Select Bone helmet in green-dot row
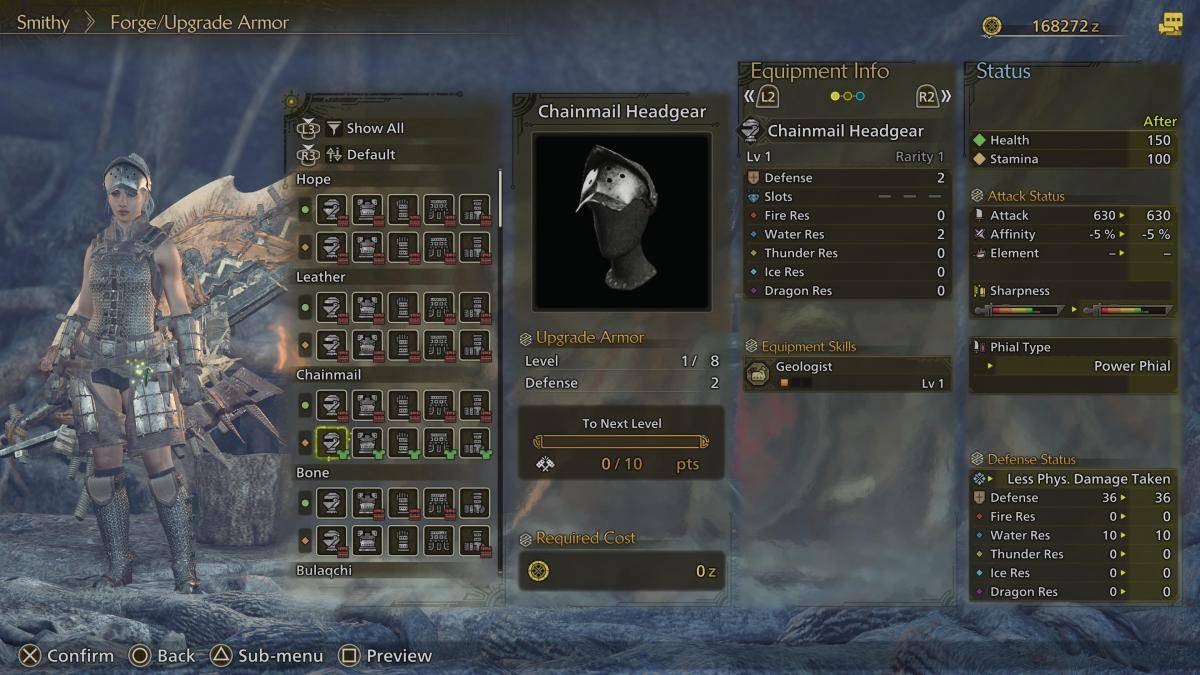Screen dimensions: 1200x675 point(332,503)
